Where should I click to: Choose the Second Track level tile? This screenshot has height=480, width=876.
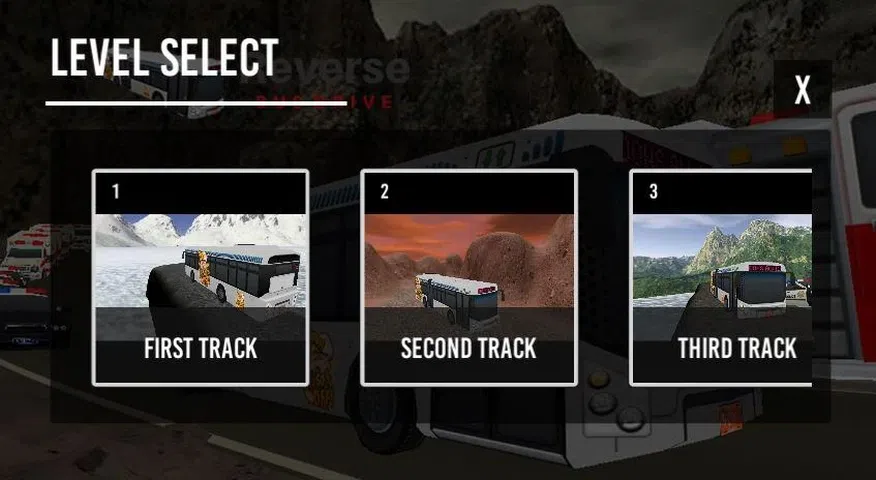click(468, 277)
